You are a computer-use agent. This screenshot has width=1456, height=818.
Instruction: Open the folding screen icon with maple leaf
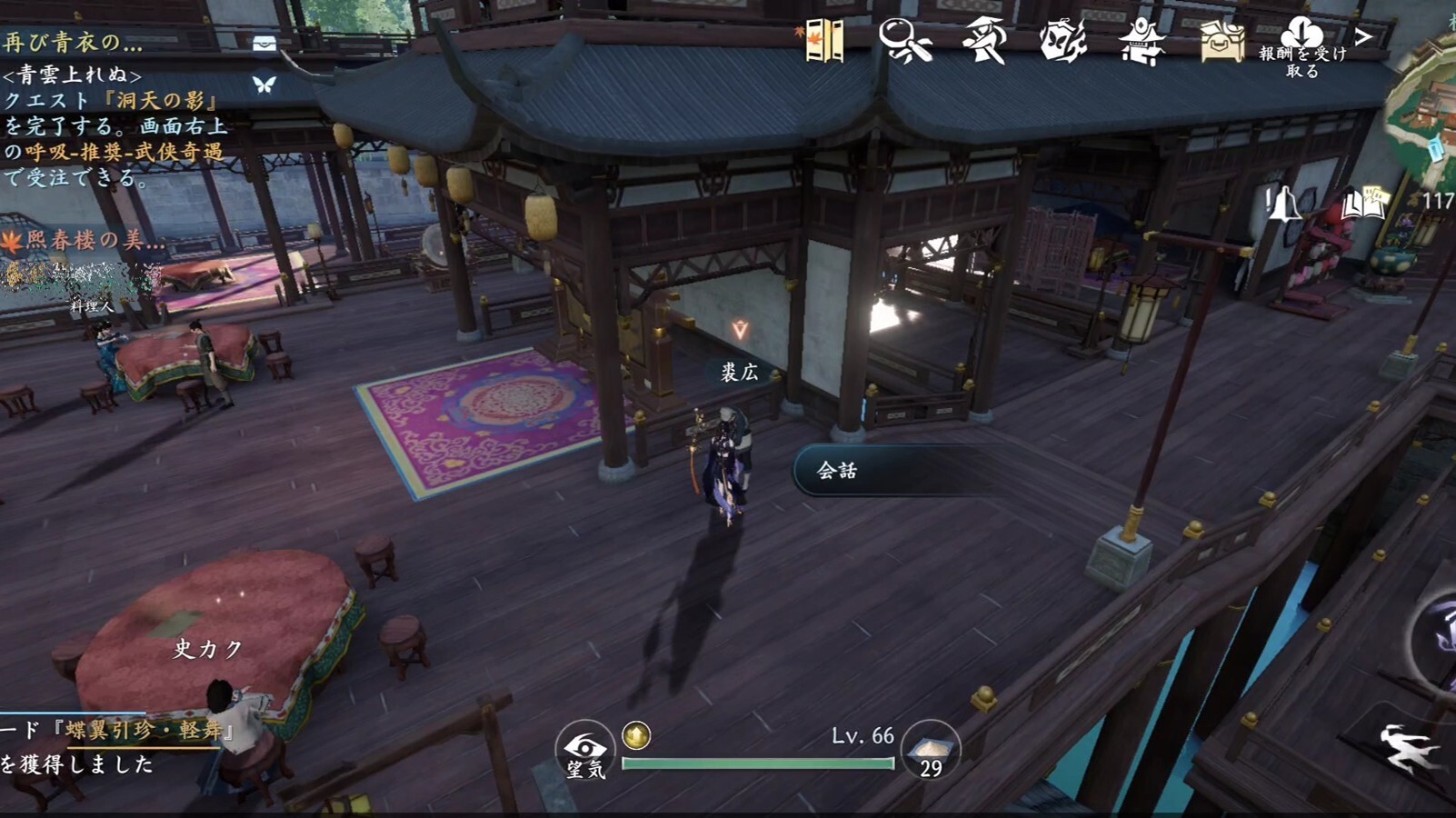tap(823, 42)
